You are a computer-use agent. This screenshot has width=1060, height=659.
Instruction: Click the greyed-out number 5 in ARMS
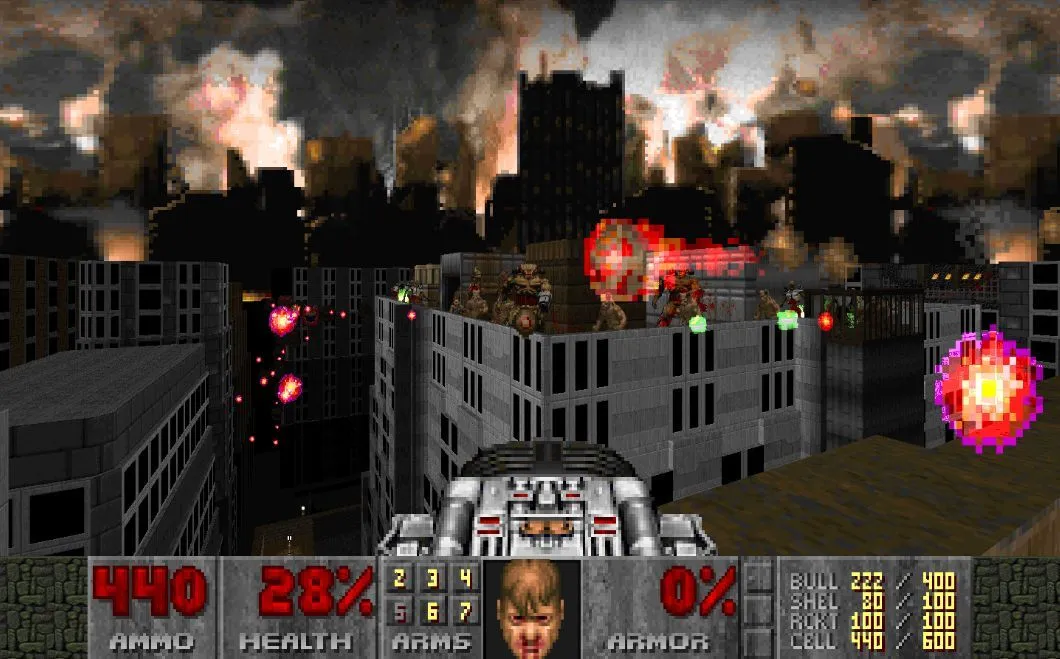point(399,609)
